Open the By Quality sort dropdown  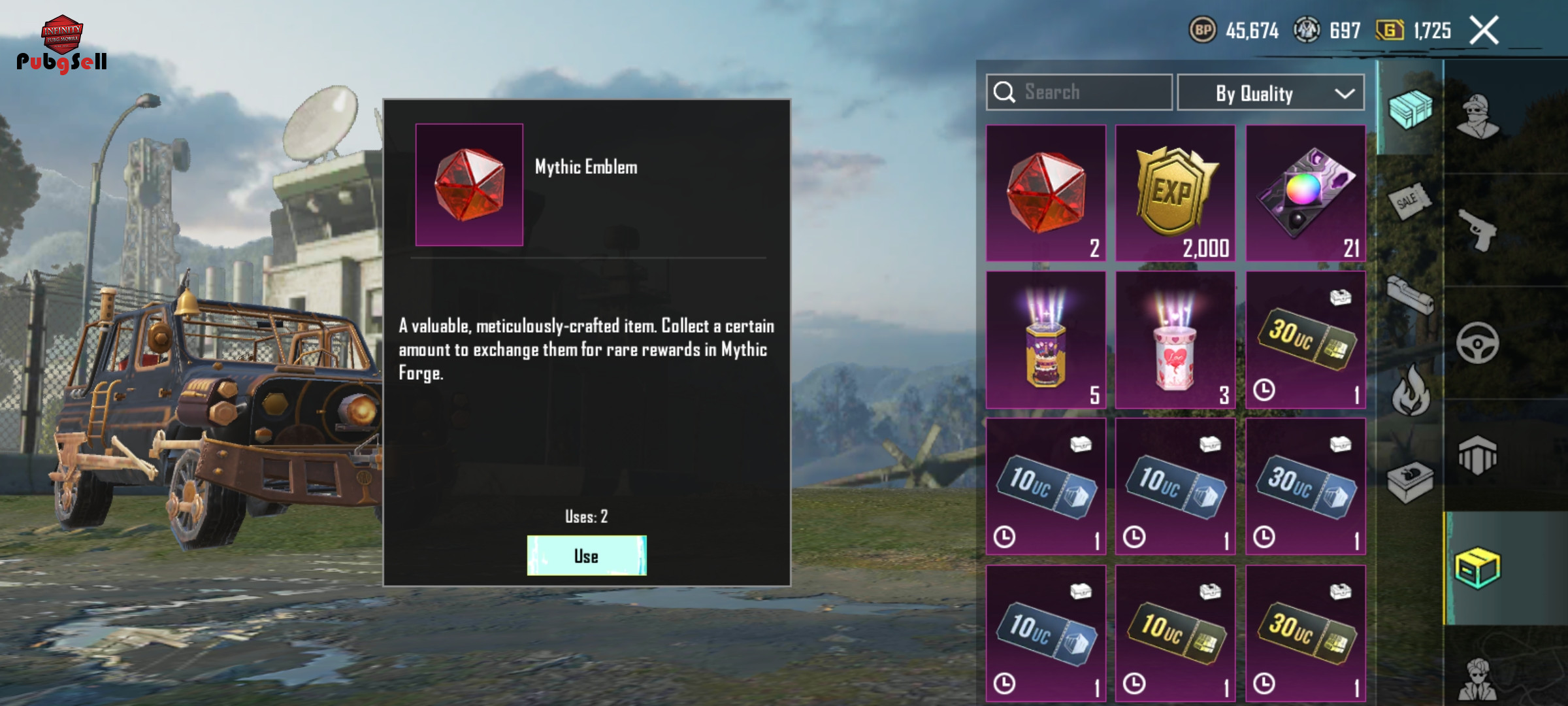(1270, 93)
